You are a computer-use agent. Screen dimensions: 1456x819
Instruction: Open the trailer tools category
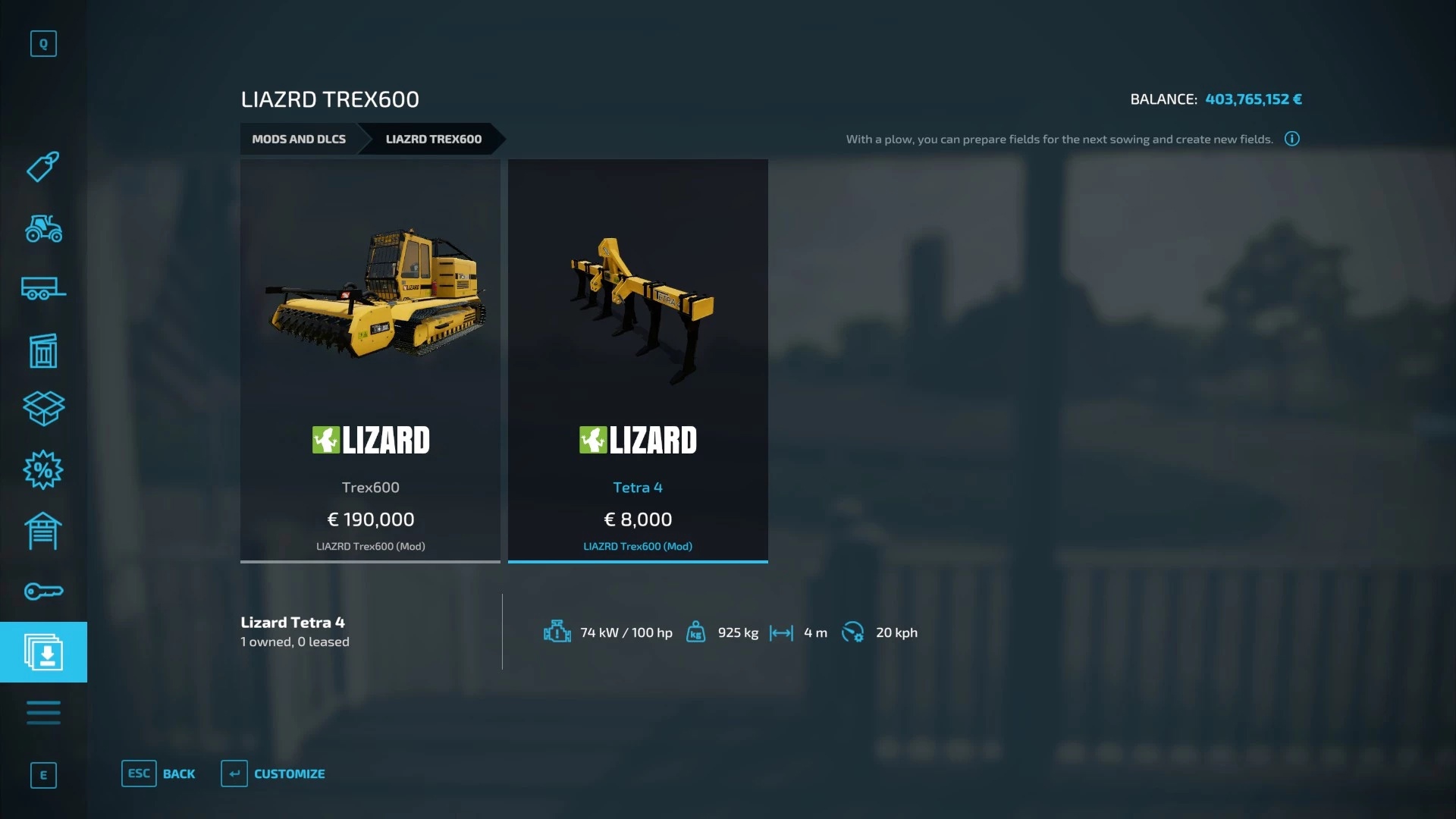[43, 289]
